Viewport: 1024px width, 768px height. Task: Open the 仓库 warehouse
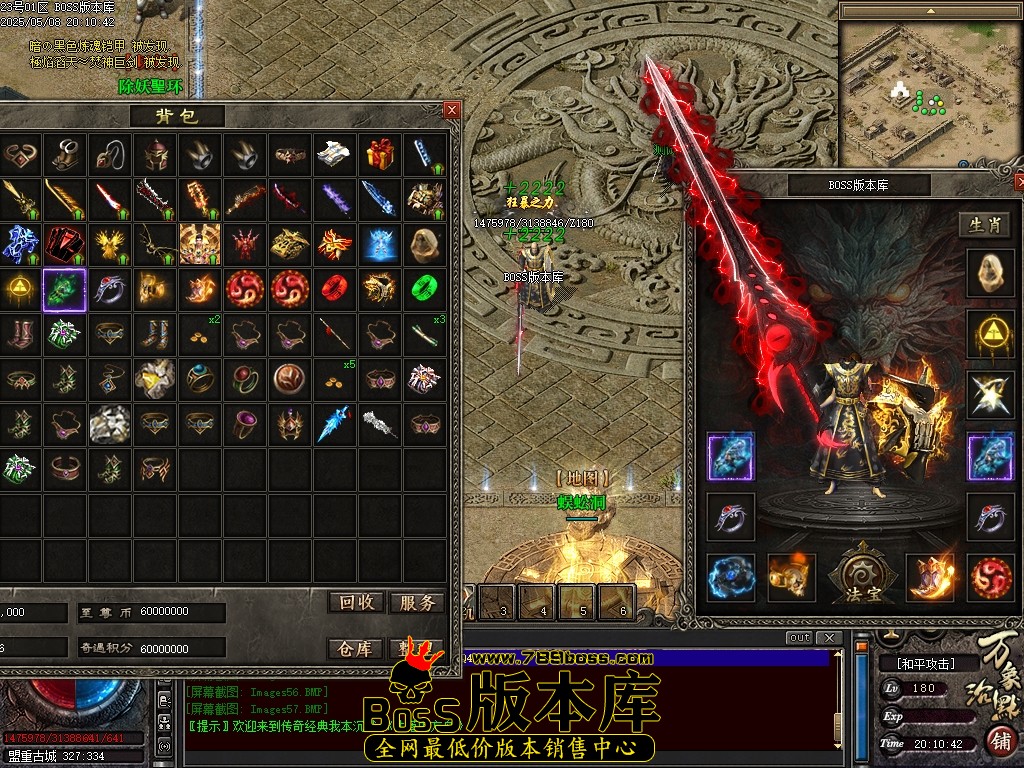tap(356, 648)
